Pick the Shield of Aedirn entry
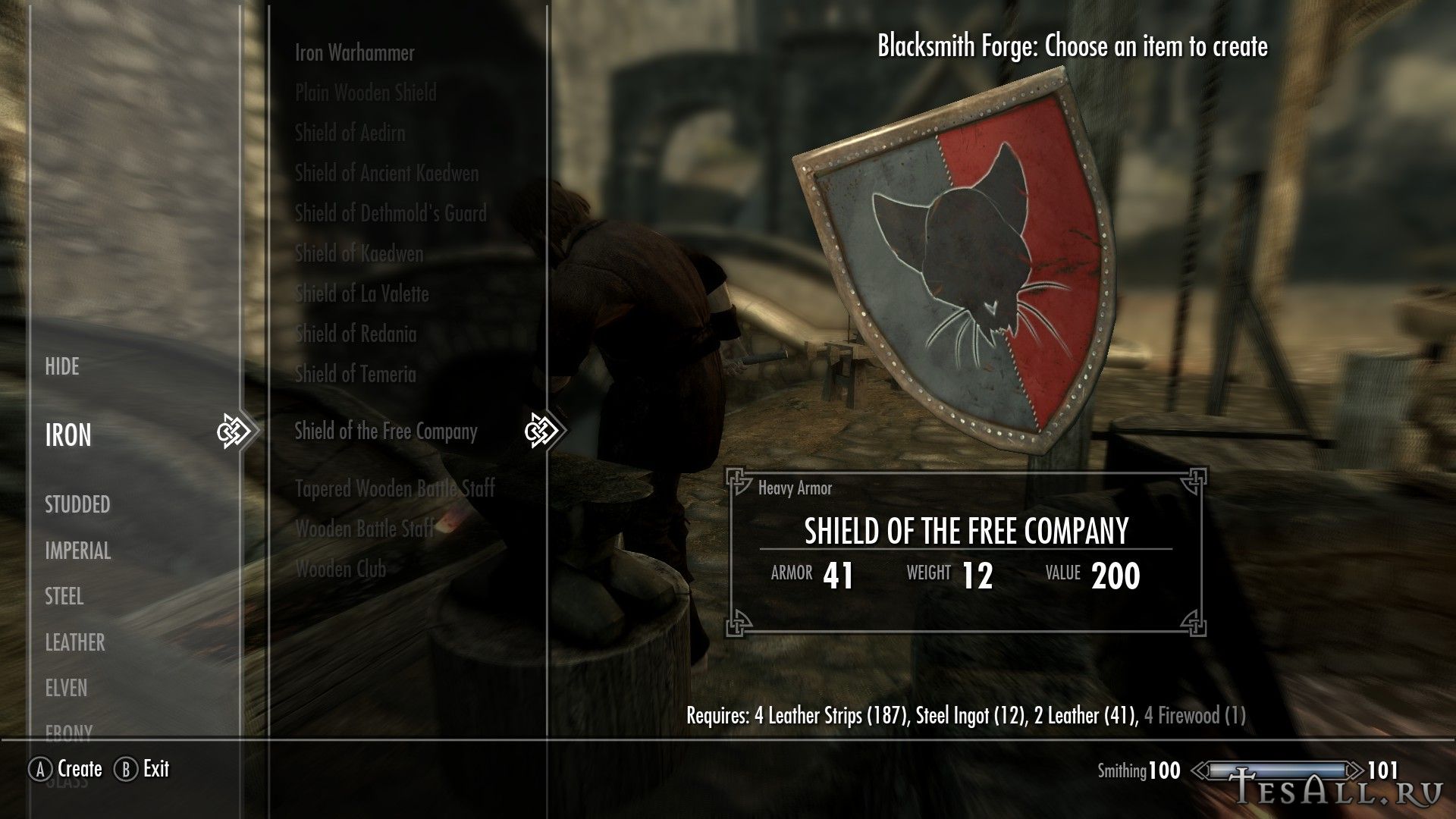Screen dimensions: 1456x819 350,133
